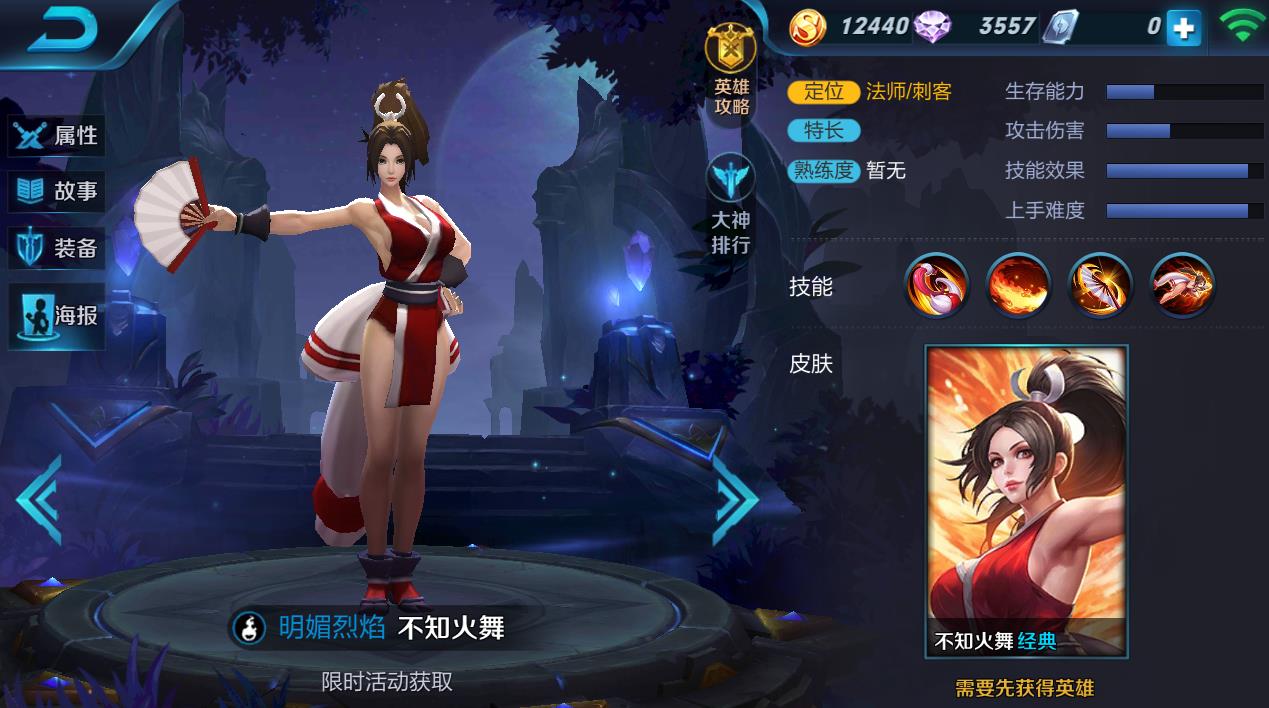Select the first fan skill icon

pyautogui.click(x=936, y=285)
